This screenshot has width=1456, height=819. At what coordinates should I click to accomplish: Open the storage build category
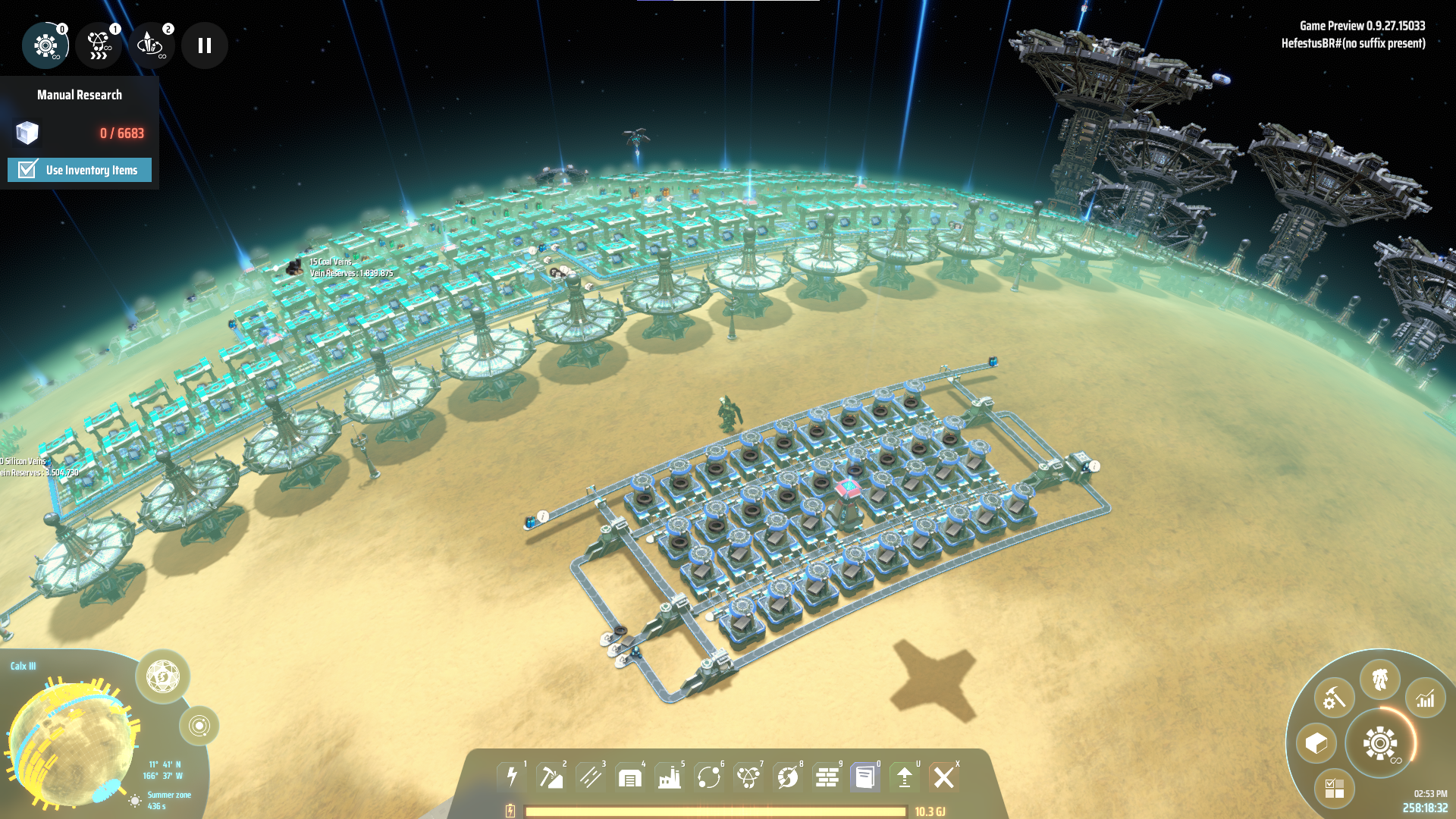tap(630, 777)
